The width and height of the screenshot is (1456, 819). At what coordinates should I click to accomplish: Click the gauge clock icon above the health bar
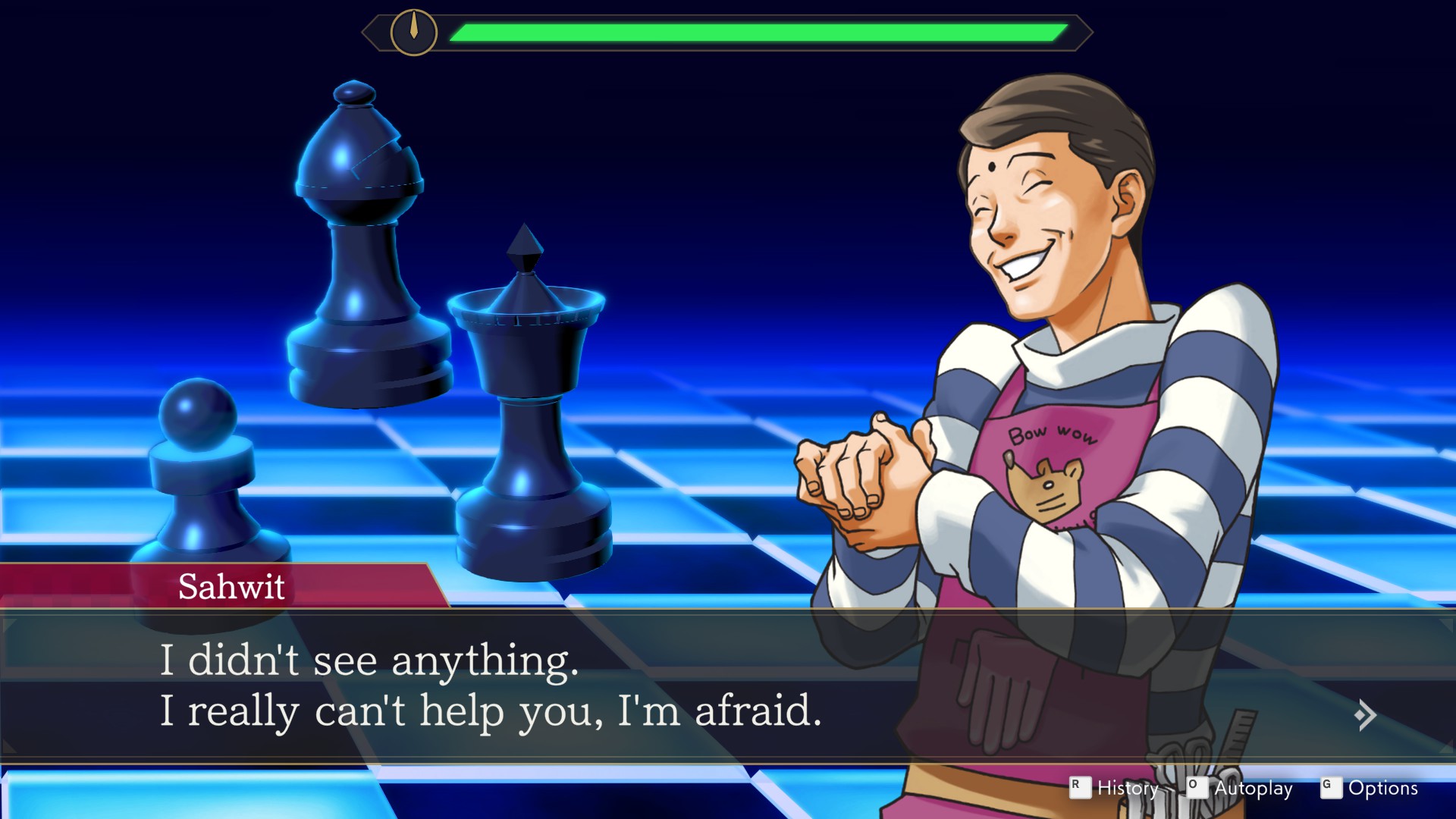413,31
